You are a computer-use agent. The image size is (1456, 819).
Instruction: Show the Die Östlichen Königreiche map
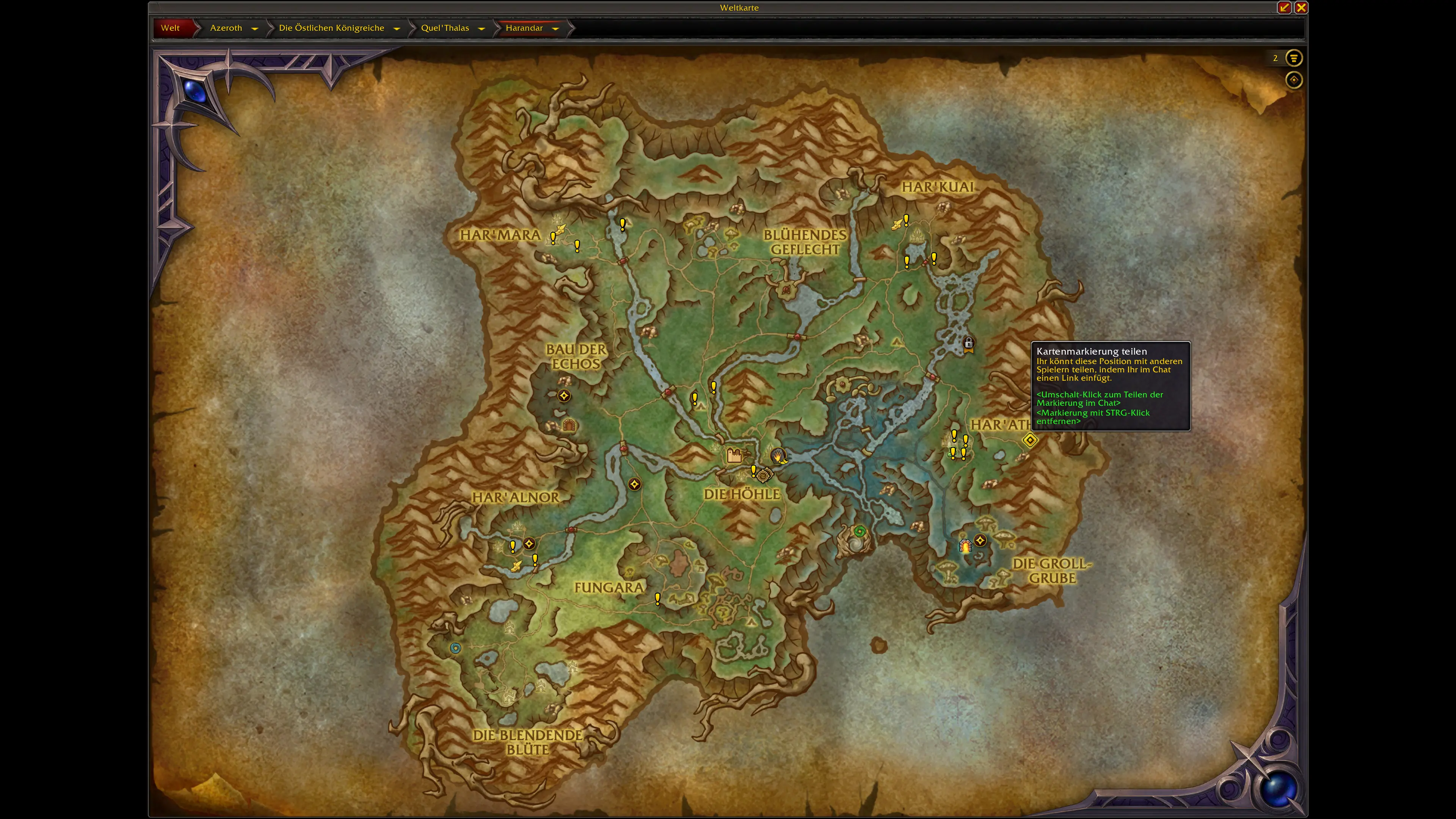pos(331,28)
